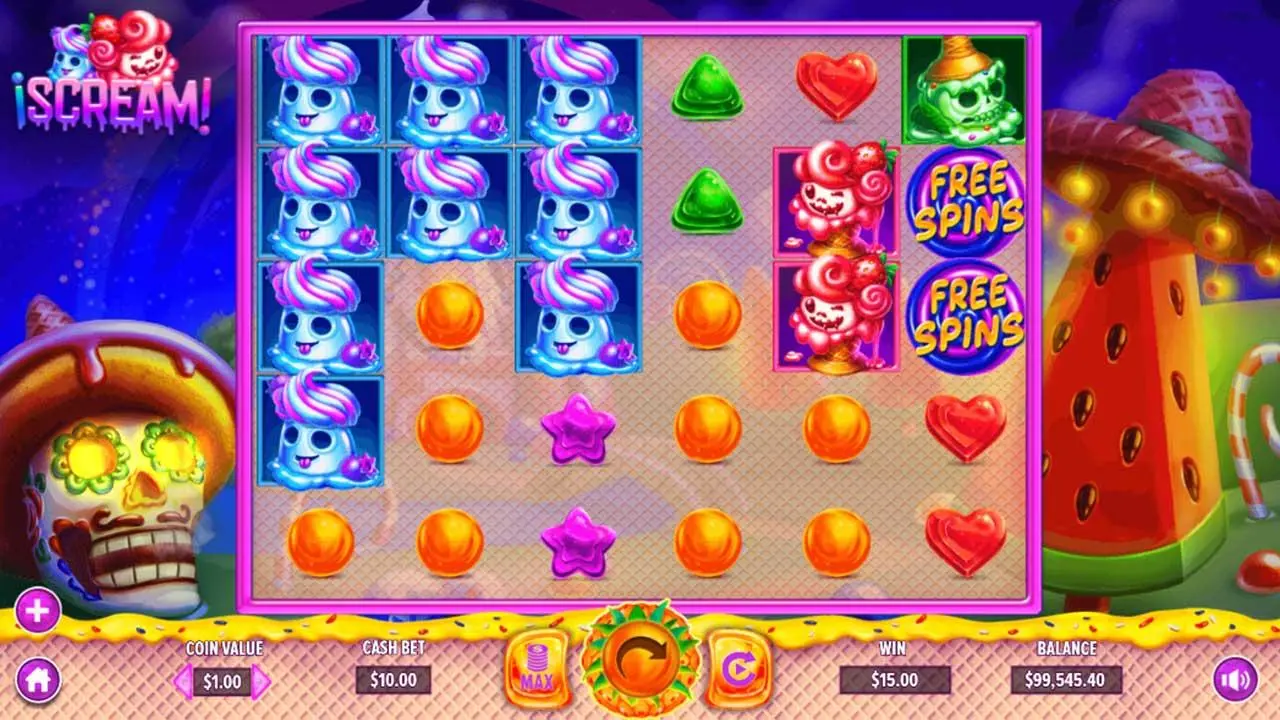Screen dimensions: 1280x720
Task: Click a strawberry skull ice cream symbol
Action: [838, 200]
